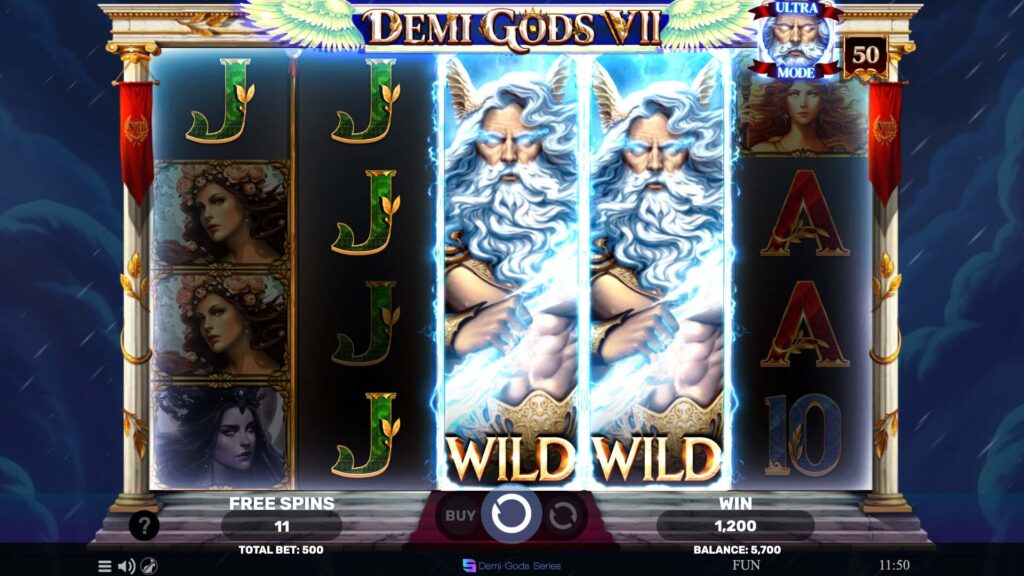Open the BUY feature button
This screenshot has width=1024, height=576.
[460, 516]
